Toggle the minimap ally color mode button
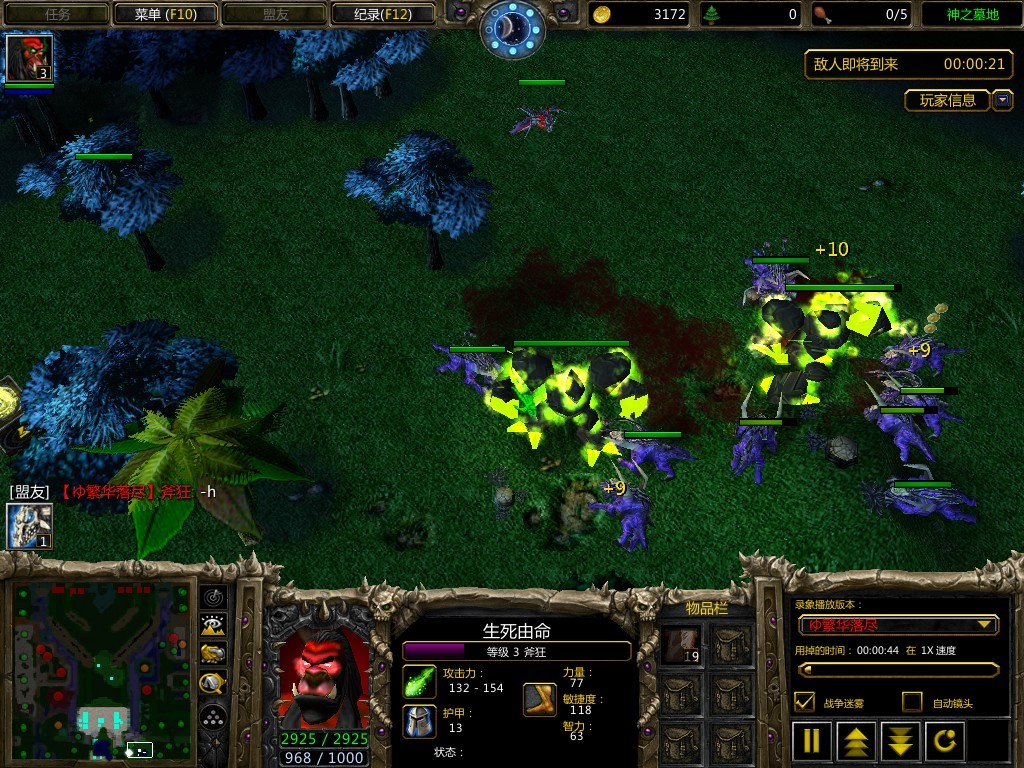1024x768 pixels. pyautogui.click(x=214, y=654)
